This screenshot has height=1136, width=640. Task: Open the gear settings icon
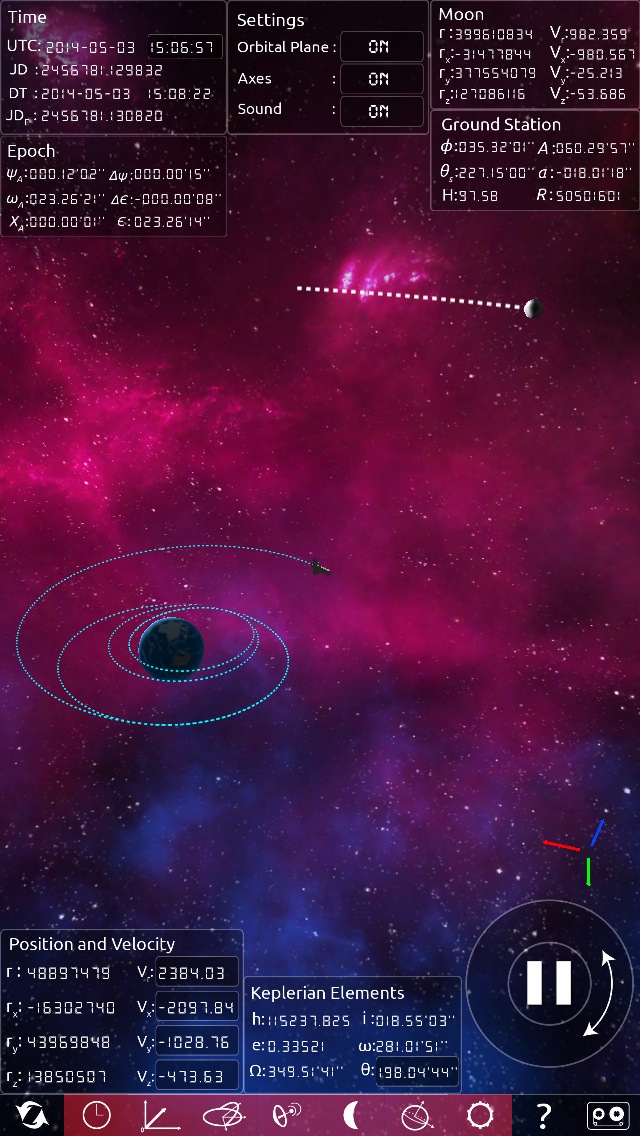tap(480, 1115)
